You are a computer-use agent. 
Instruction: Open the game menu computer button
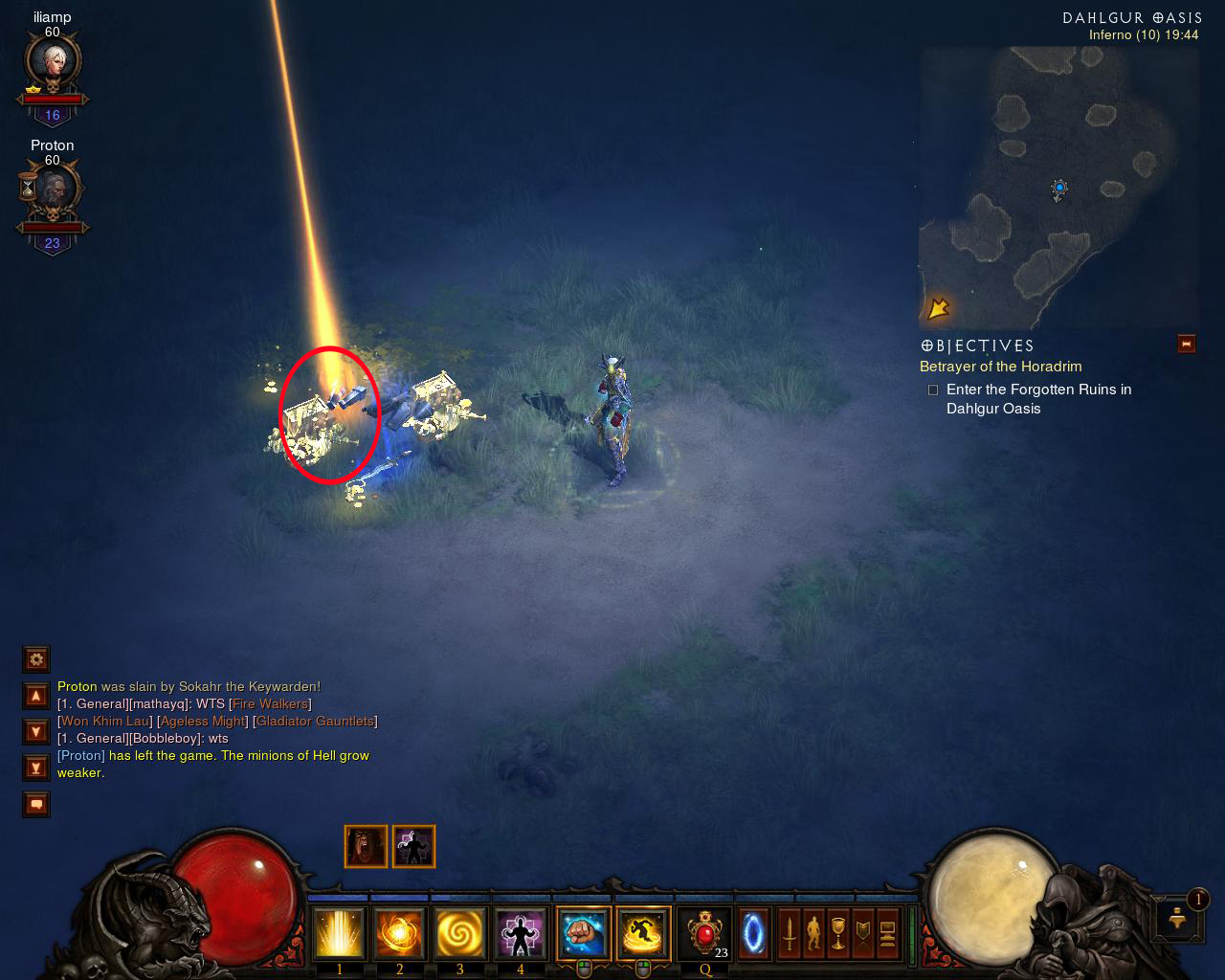point(888,934)
